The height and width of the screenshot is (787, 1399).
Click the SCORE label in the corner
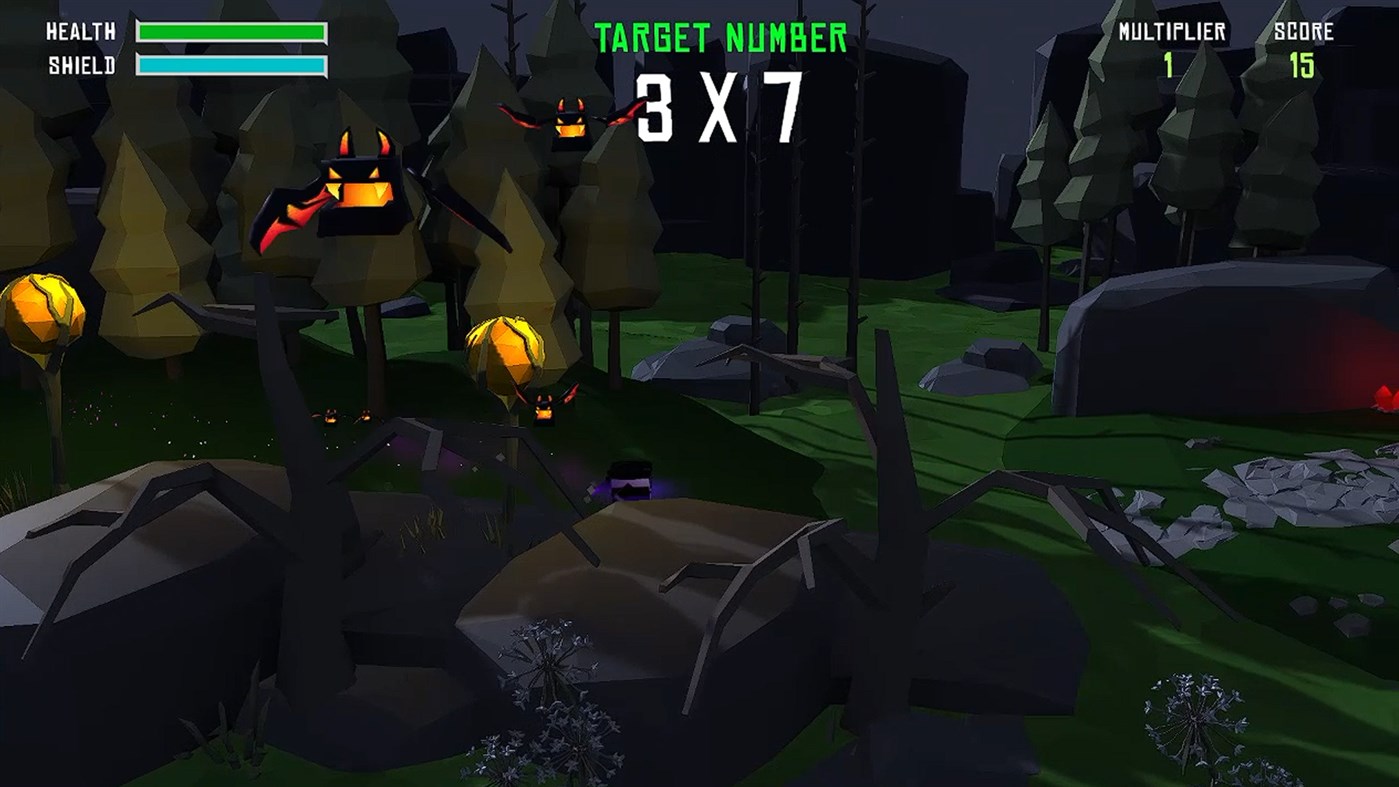pyautogui.click(x=1305, y=32)
